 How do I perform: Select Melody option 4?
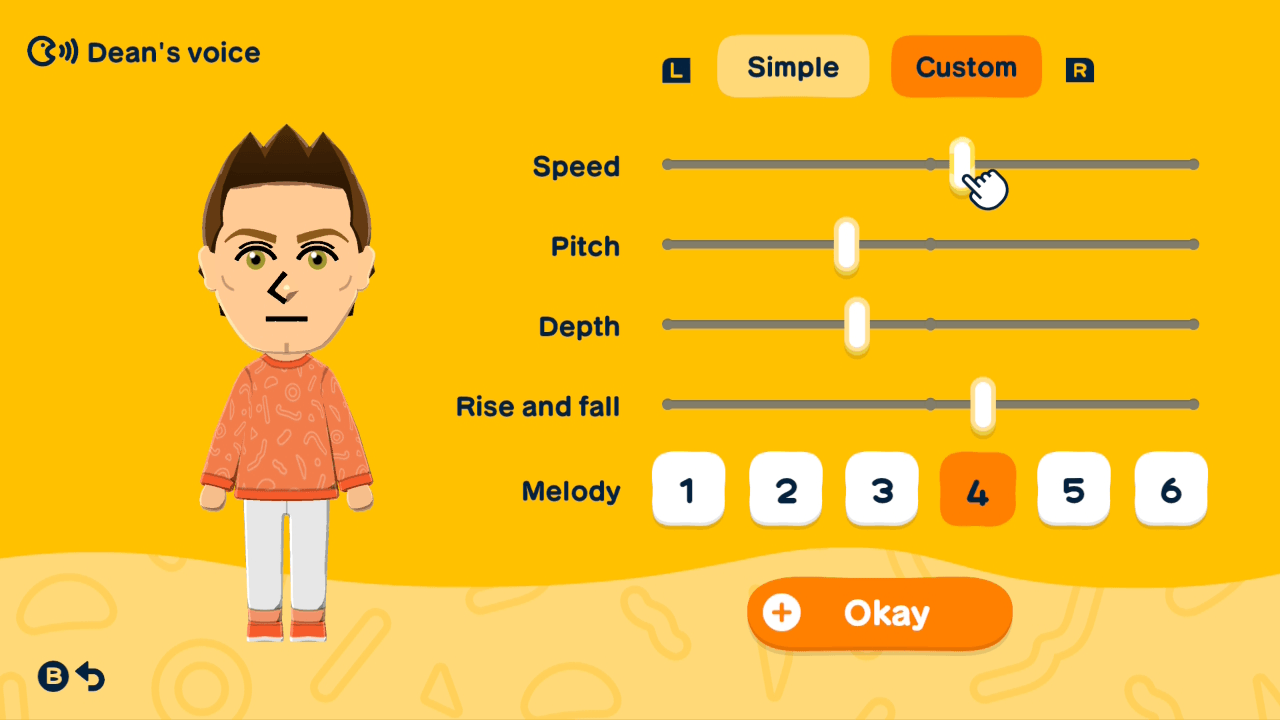tap(977, 489)
